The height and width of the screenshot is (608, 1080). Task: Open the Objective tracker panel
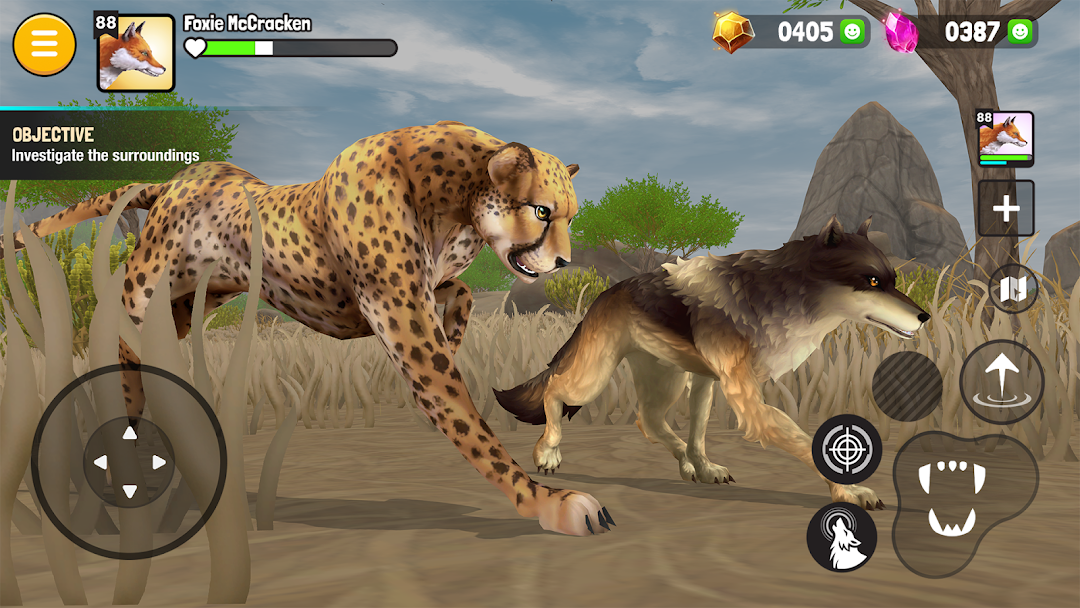click(x=105, y=145)
